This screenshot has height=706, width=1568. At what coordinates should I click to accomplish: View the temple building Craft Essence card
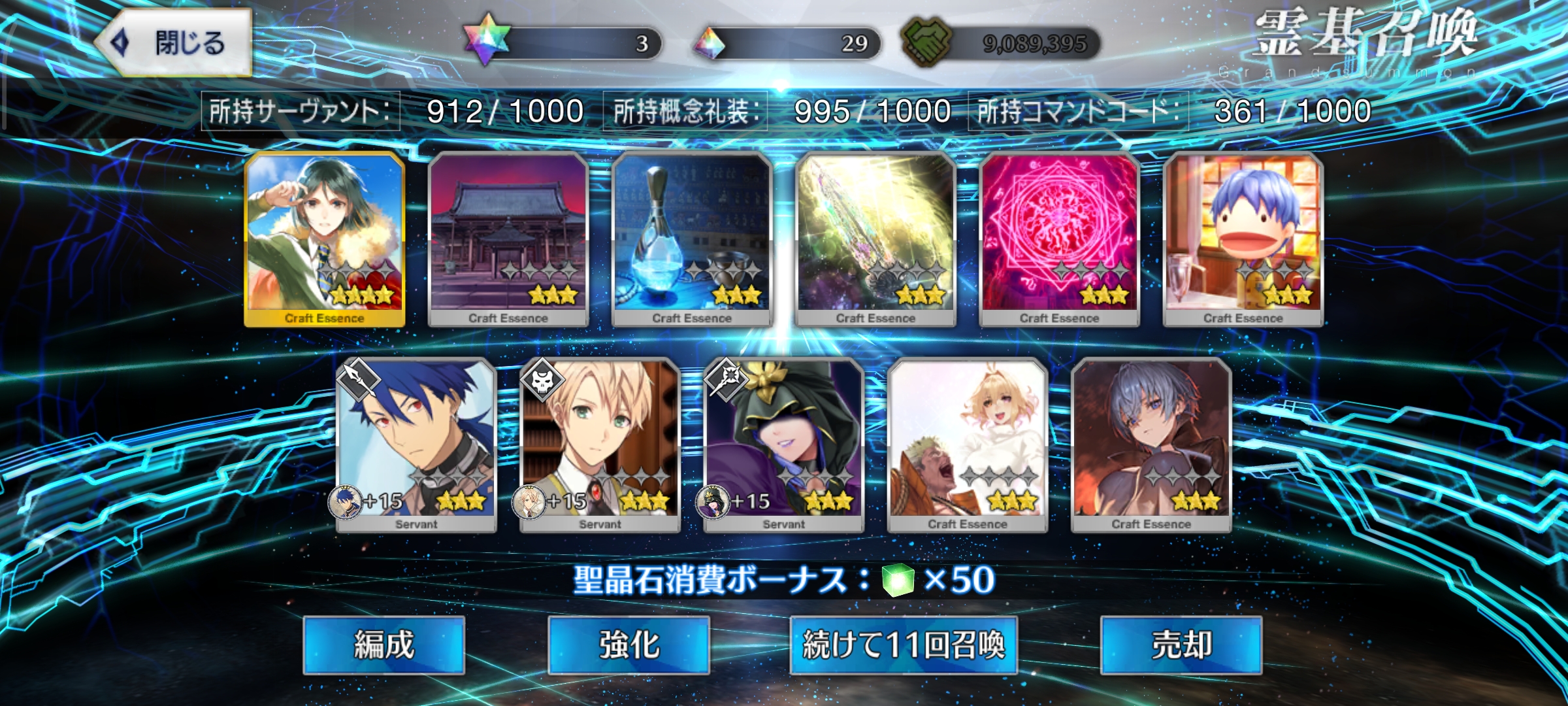click(x=508, y=239)
